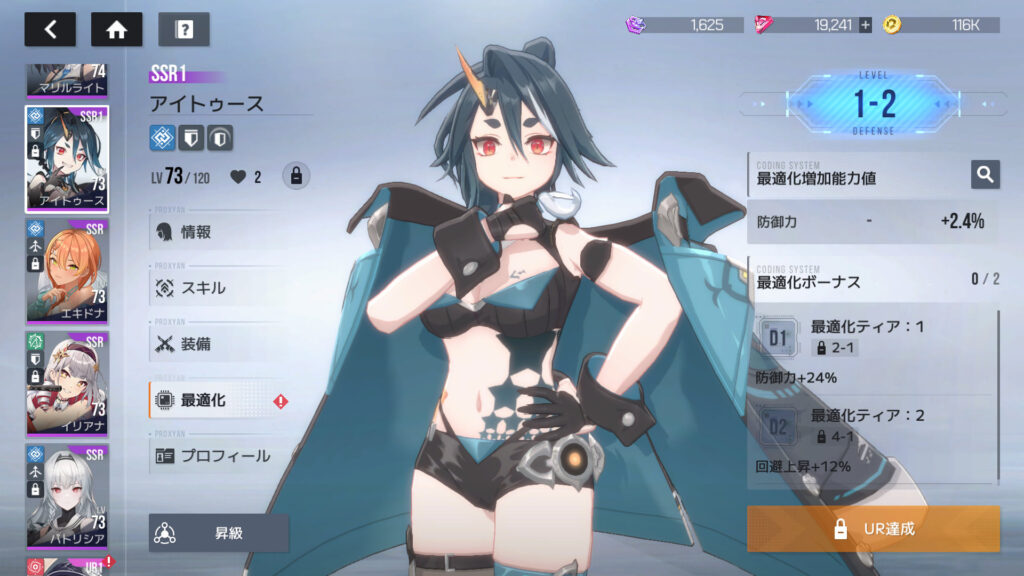Select イリアナ from the character list

pos(67,383)
